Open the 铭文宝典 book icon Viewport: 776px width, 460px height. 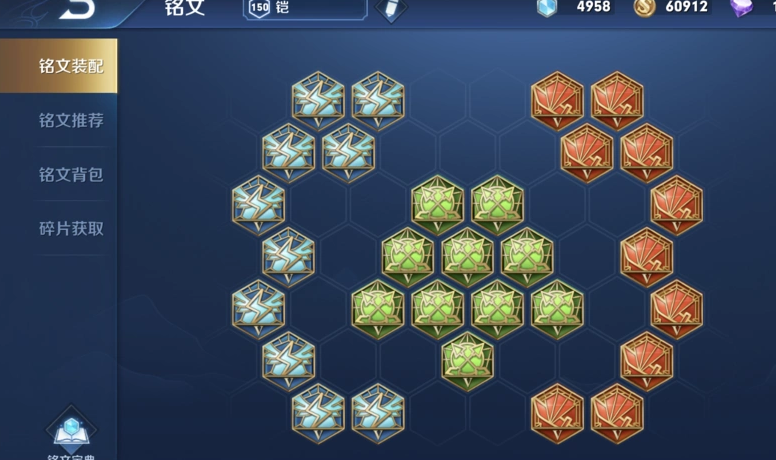pyautogui.click(x=72, y=432)
